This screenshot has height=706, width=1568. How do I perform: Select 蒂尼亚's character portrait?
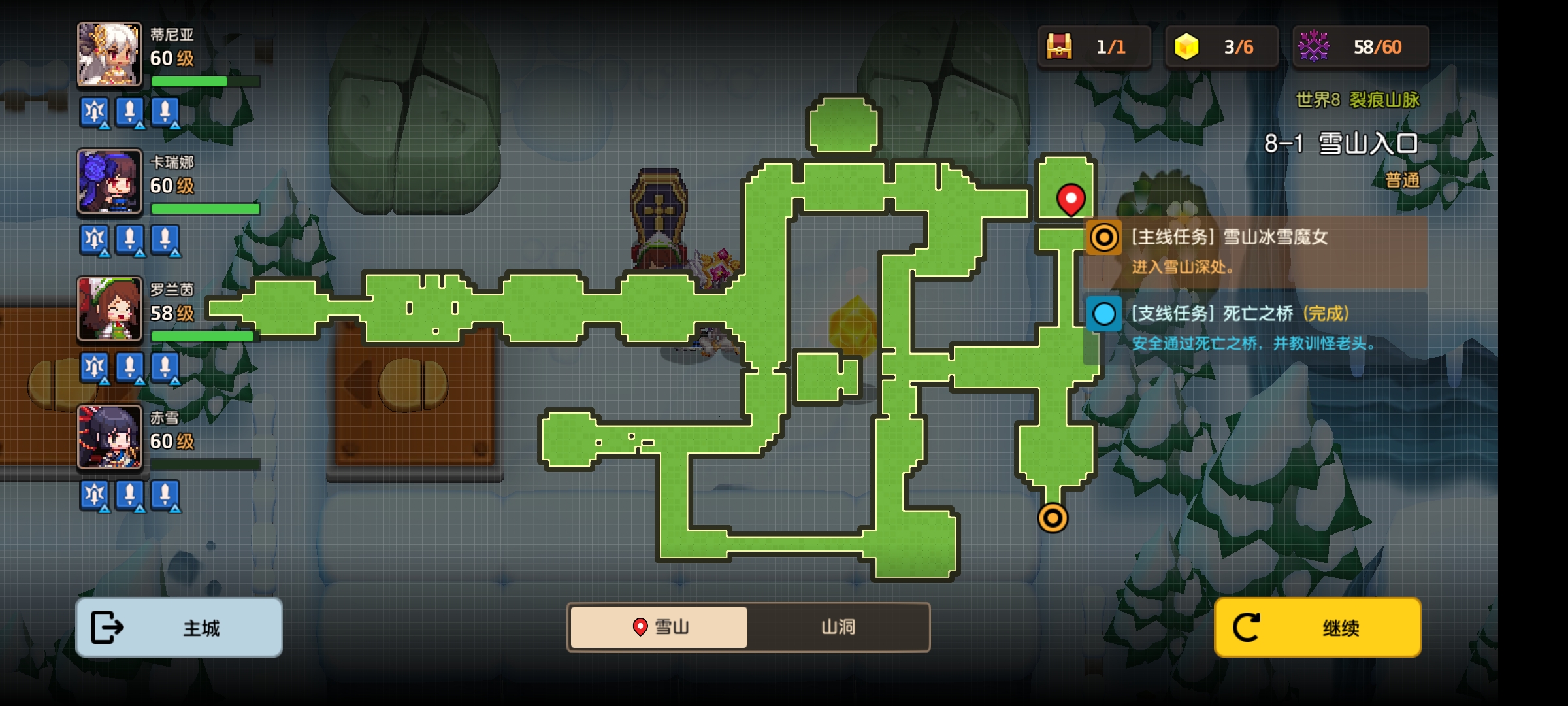[109, 54]
